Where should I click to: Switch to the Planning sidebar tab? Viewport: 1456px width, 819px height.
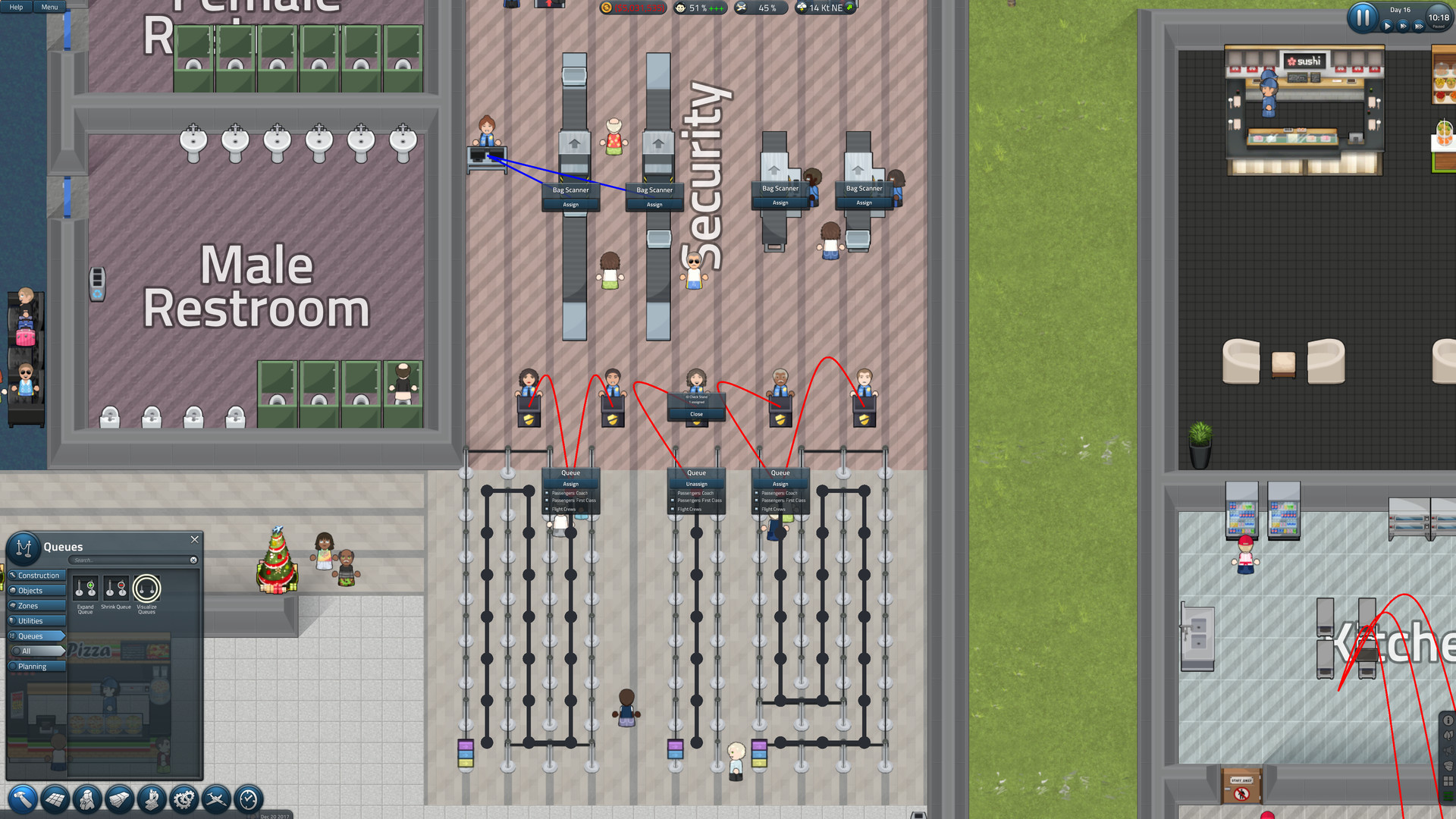pos(34,666)
